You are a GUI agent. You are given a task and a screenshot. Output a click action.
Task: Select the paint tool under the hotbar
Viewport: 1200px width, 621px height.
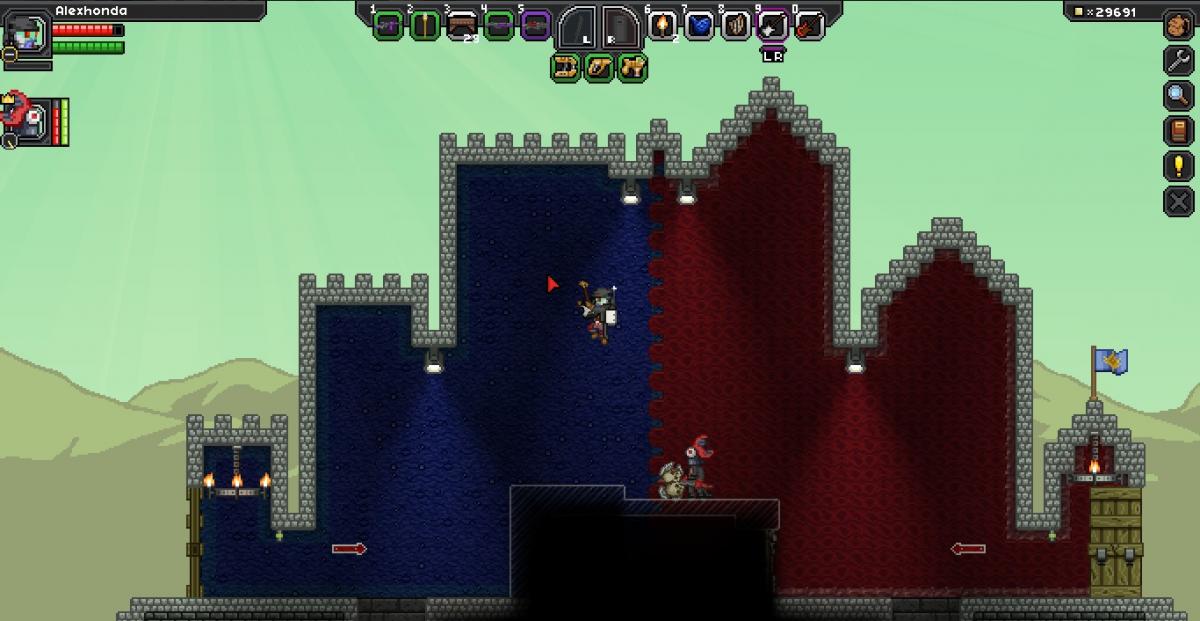599,68
